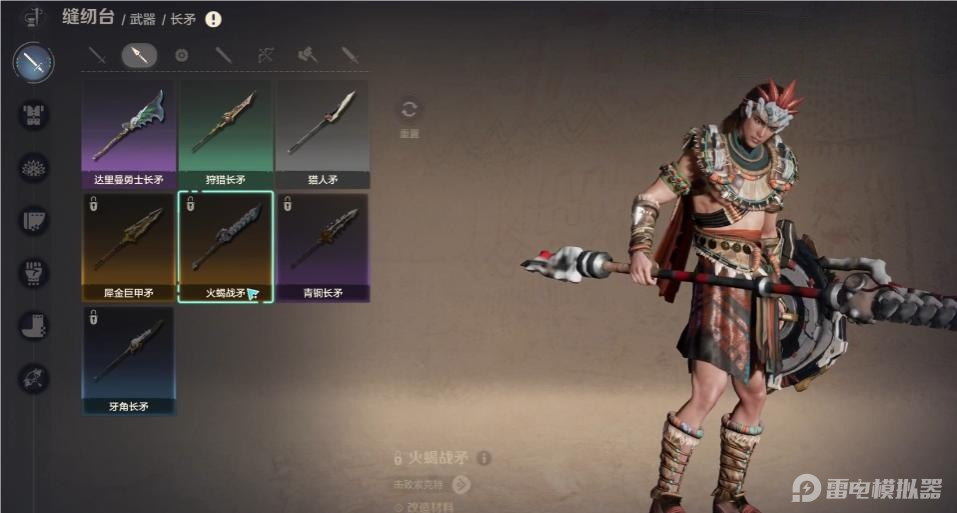
Task: Switch to the bow weapon tab
Action: [x=266, y=56]
